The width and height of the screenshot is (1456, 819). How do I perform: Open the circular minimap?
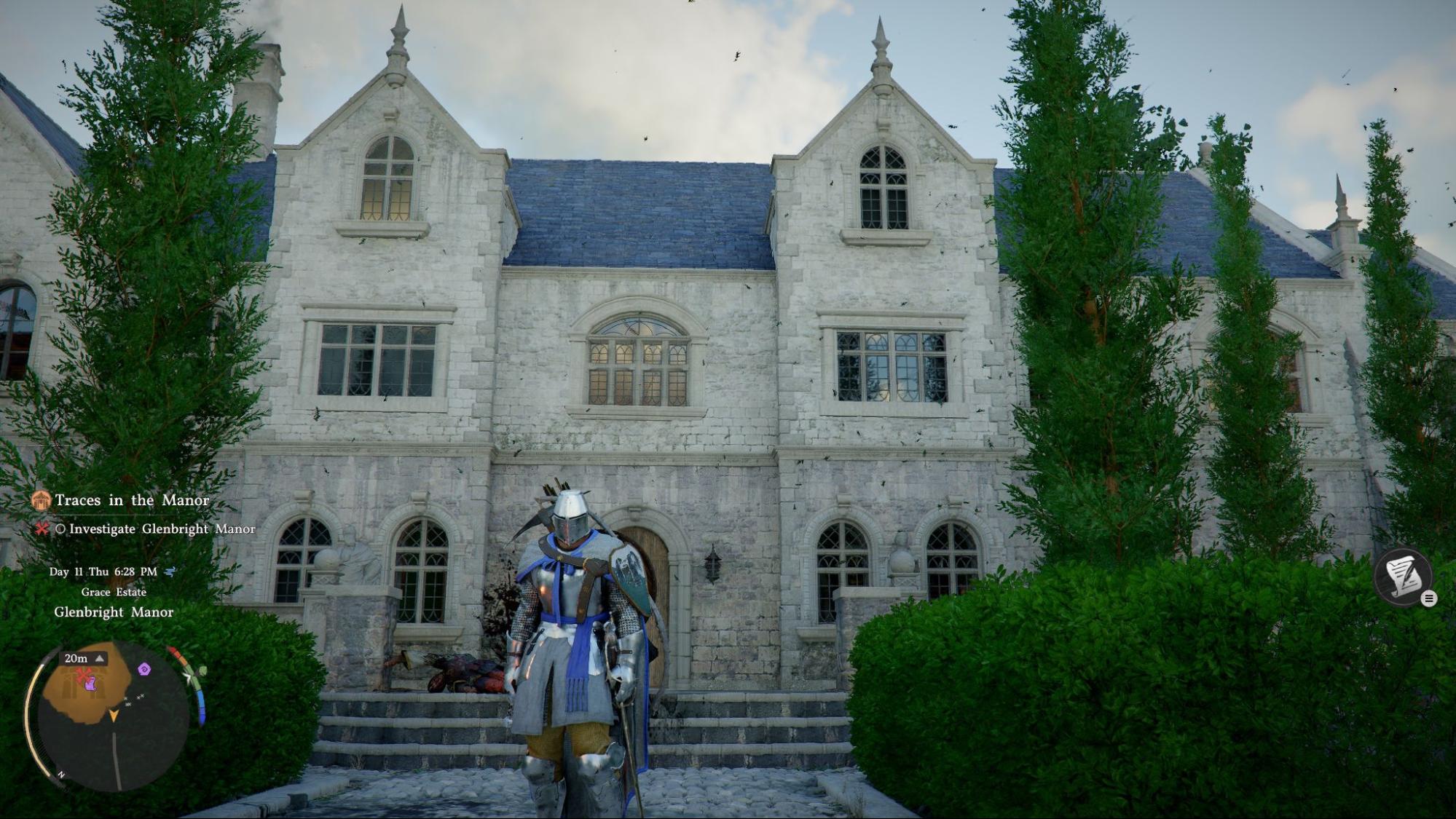pyautogui.click(x=114, y=717)
